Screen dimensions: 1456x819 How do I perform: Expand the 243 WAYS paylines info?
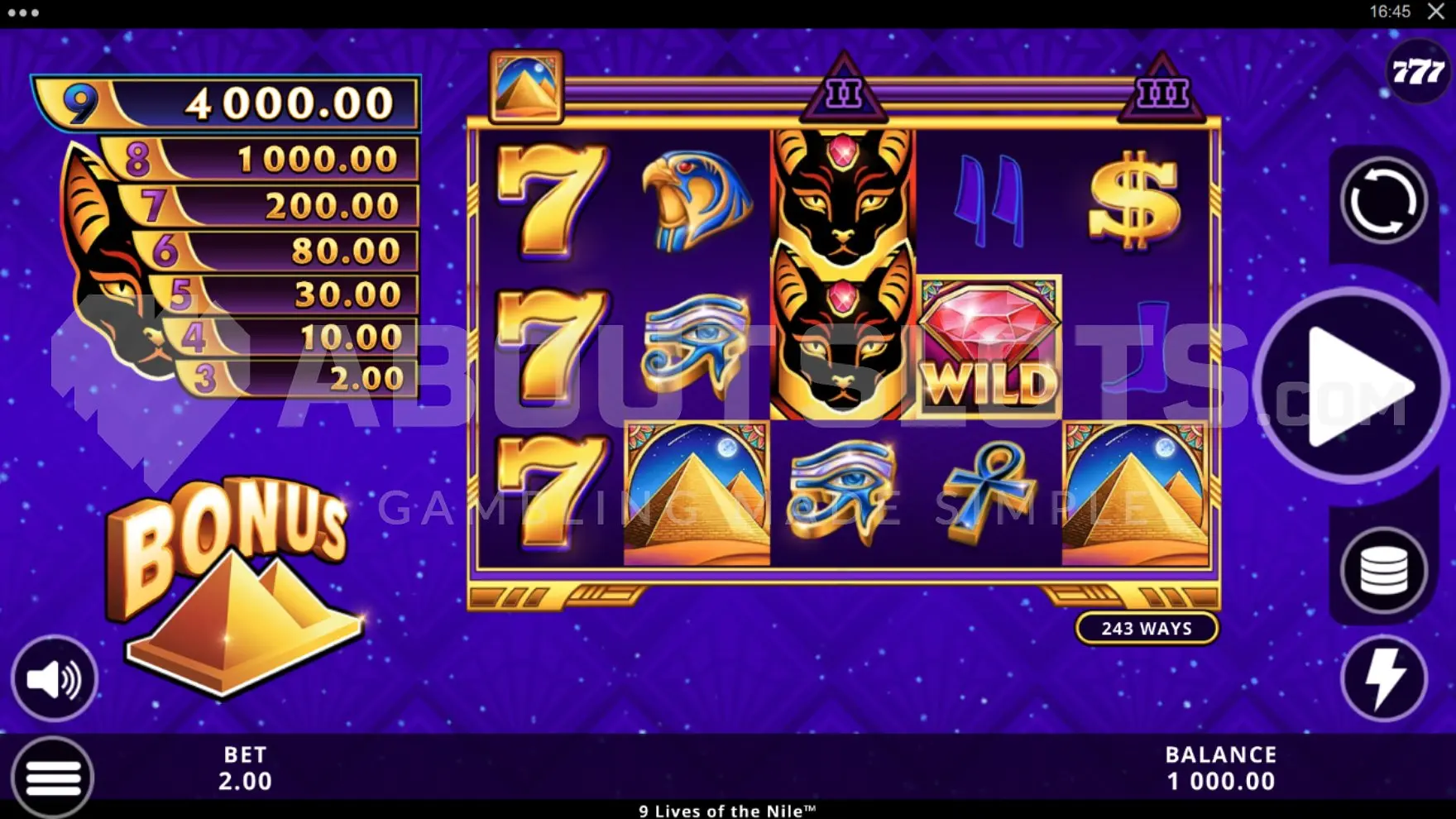(1148, 629)
